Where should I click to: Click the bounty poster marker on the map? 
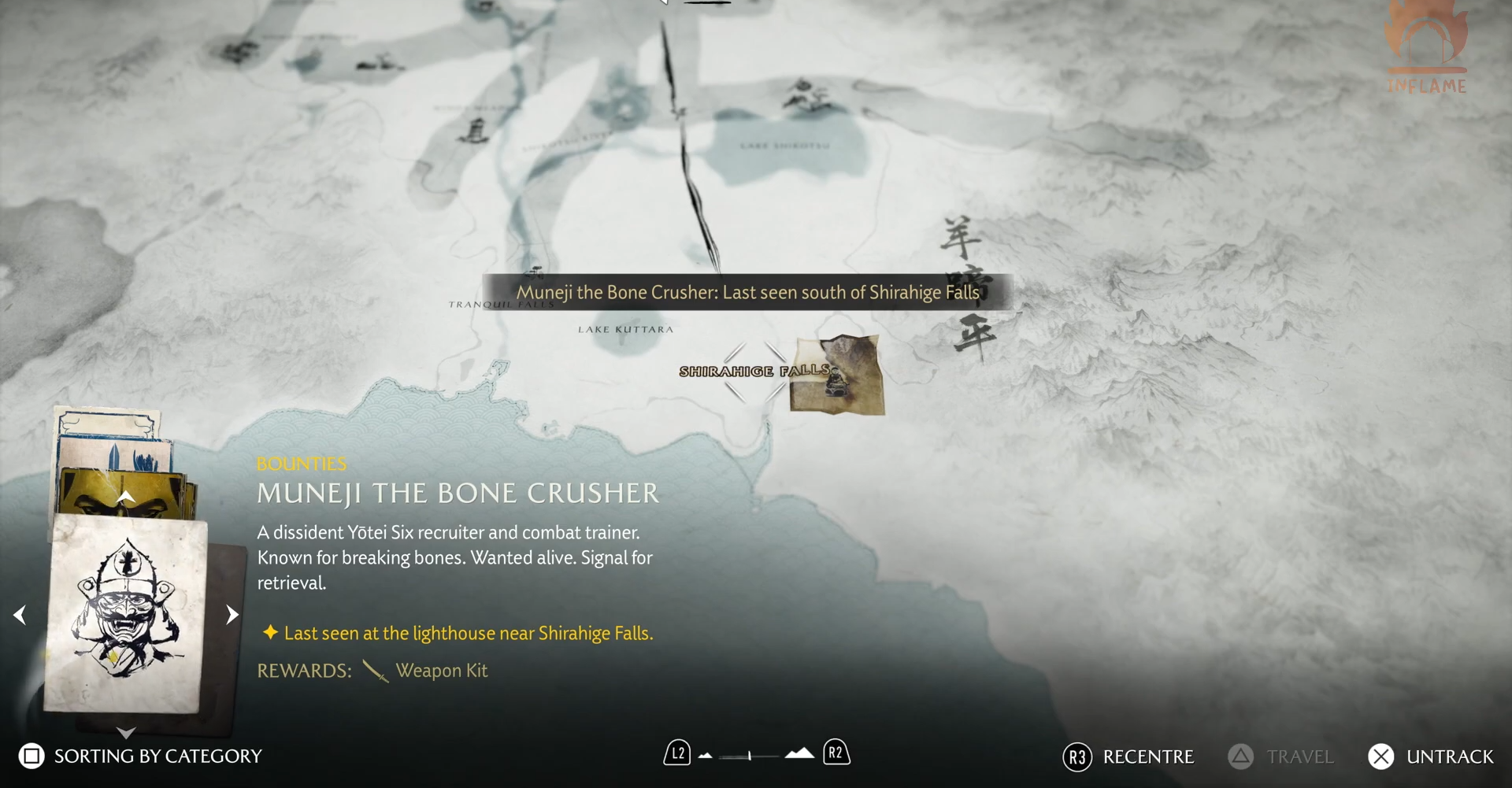click(837, 375)
